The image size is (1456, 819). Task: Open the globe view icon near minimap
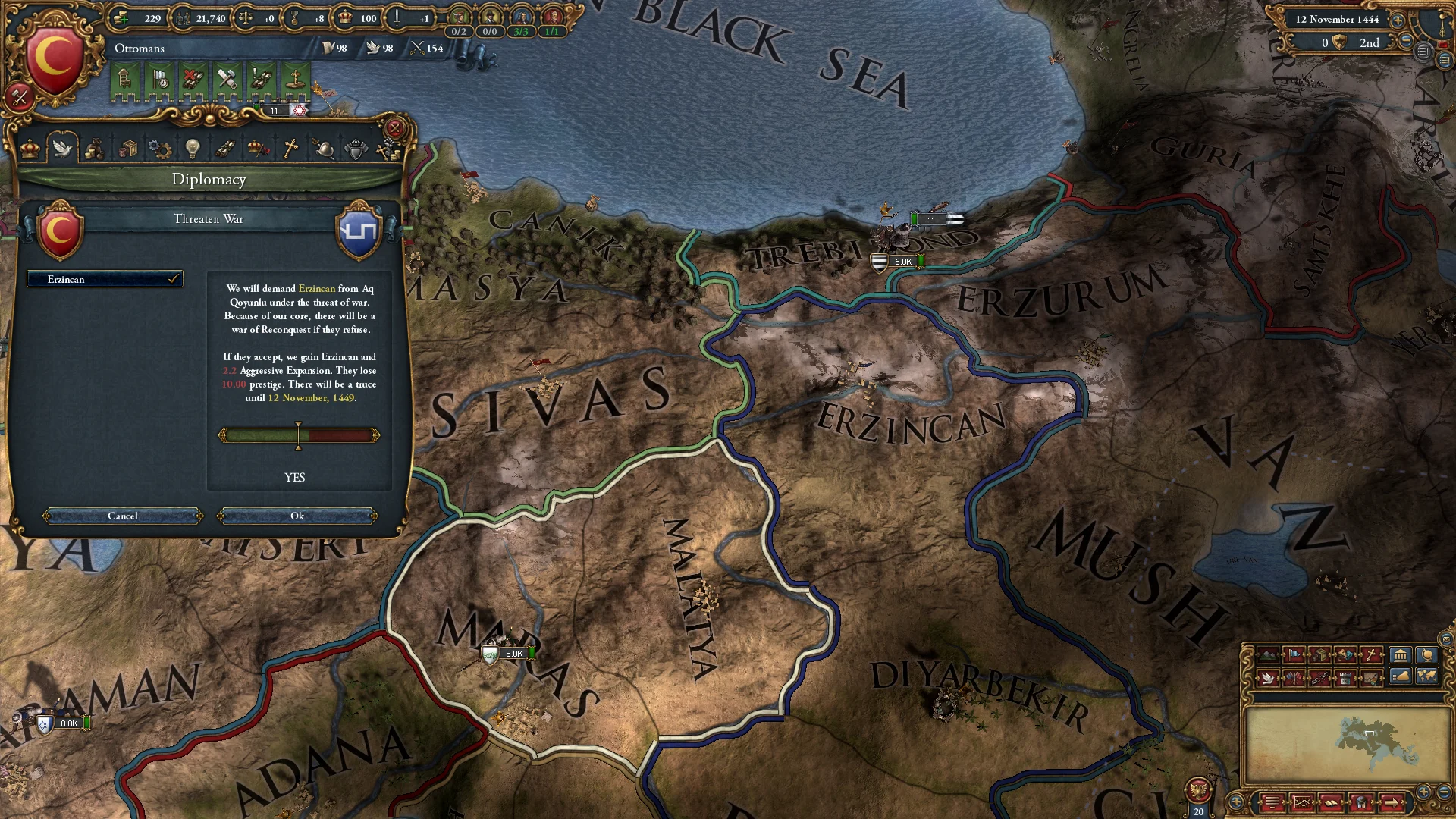click(1427, 654)
